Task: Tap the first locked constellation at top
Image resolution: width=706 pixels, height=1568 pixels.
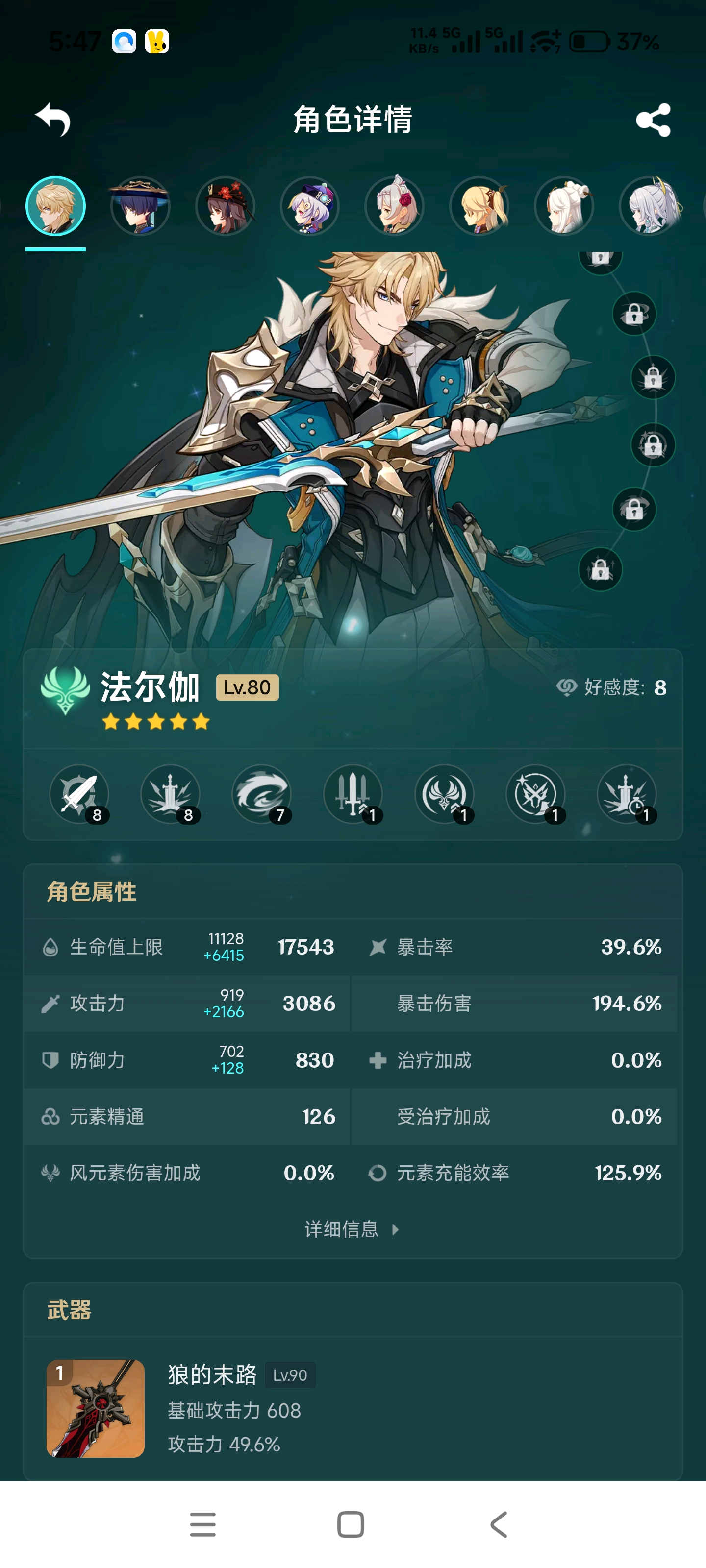Action: 601,258
